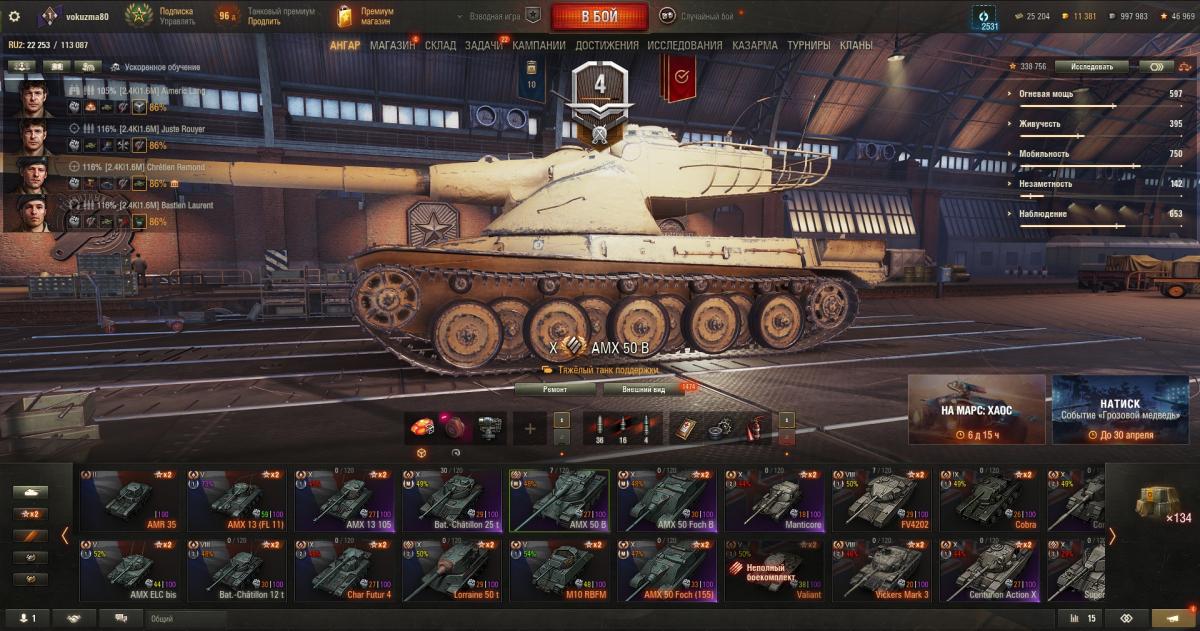Select the Lorraine 50 t tank
This screenshot has width=1200, height=631.
453,570
